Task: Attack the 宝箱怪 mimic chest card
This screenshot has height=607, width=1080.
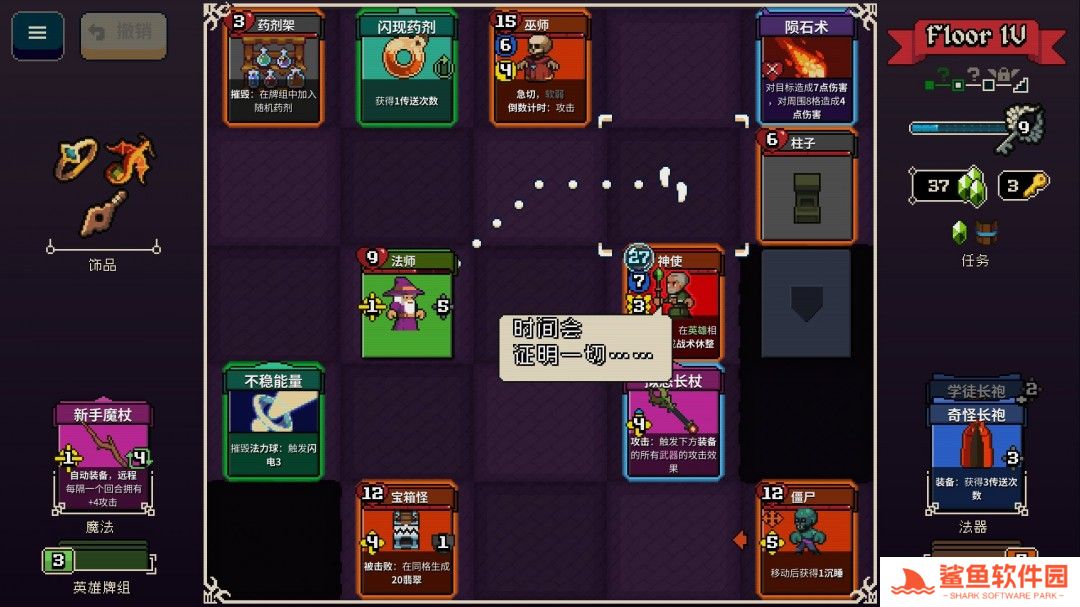Action: [x=406, y=538]
